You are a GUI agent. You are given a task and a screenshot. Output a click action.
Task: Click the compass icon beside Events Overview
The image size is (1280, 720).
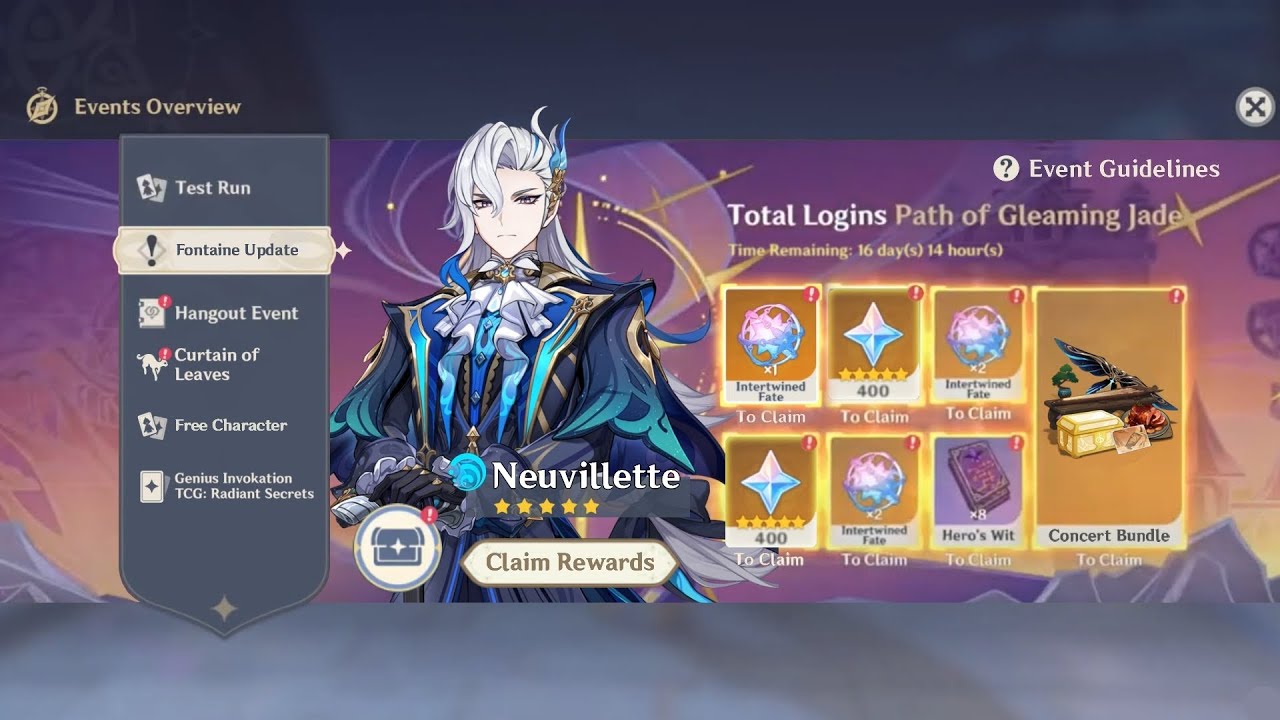(42, 107)
